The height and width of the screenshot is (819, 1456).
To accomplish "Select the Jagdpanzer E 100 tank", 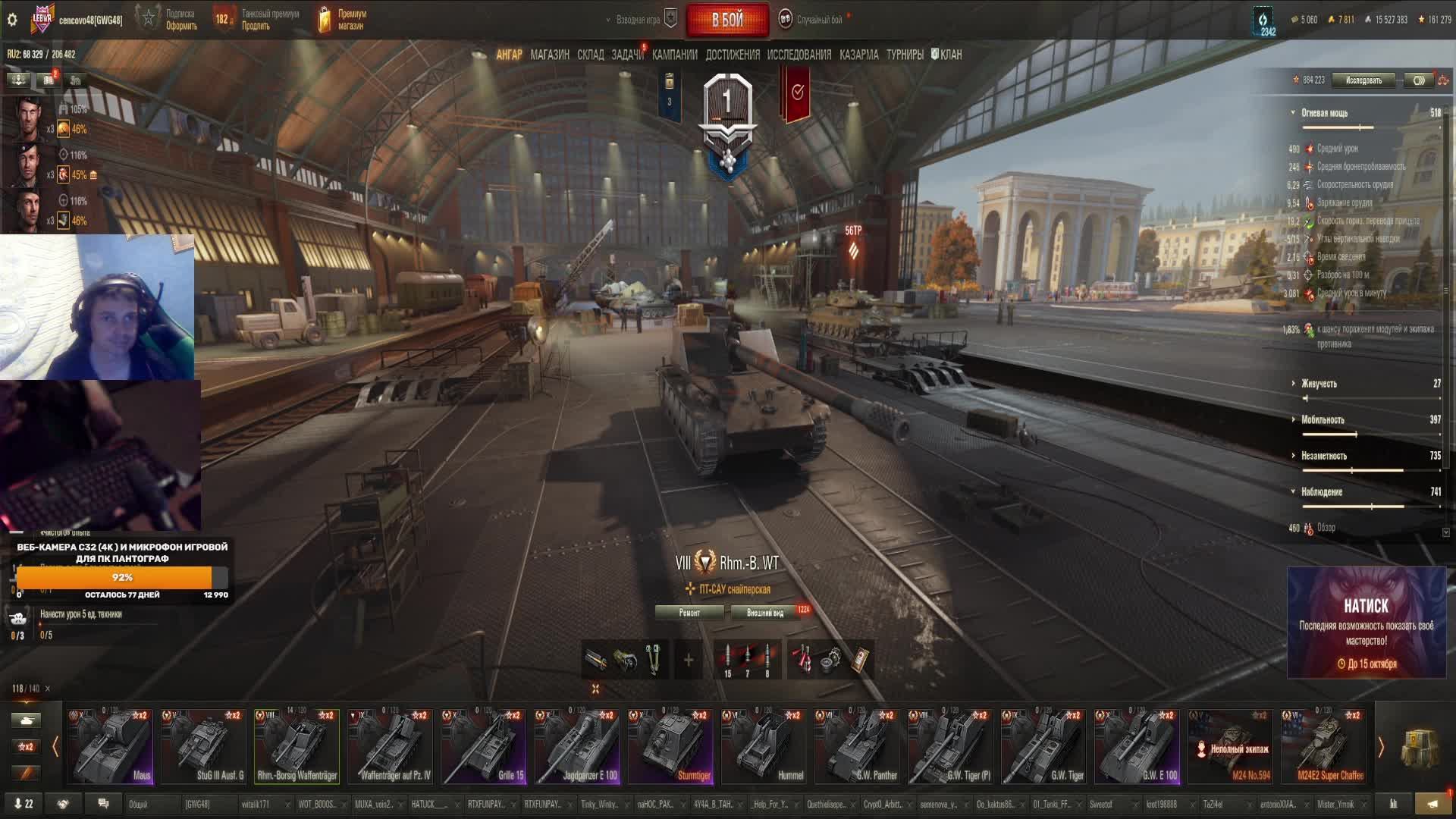I will [x=577, y=746].
